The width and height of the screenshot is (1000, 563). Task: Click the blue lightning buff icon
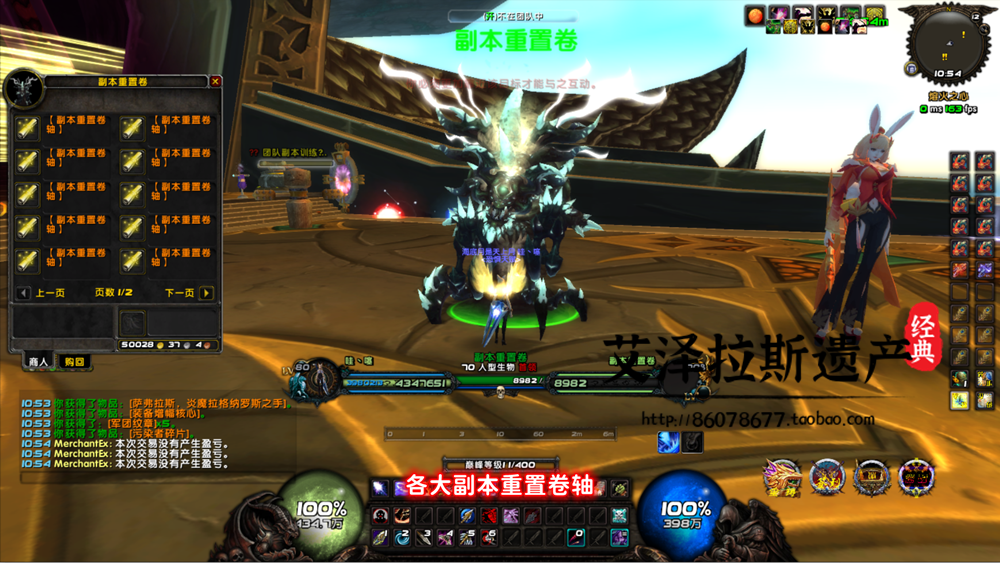pyautogui.click(x=668, y=441)
